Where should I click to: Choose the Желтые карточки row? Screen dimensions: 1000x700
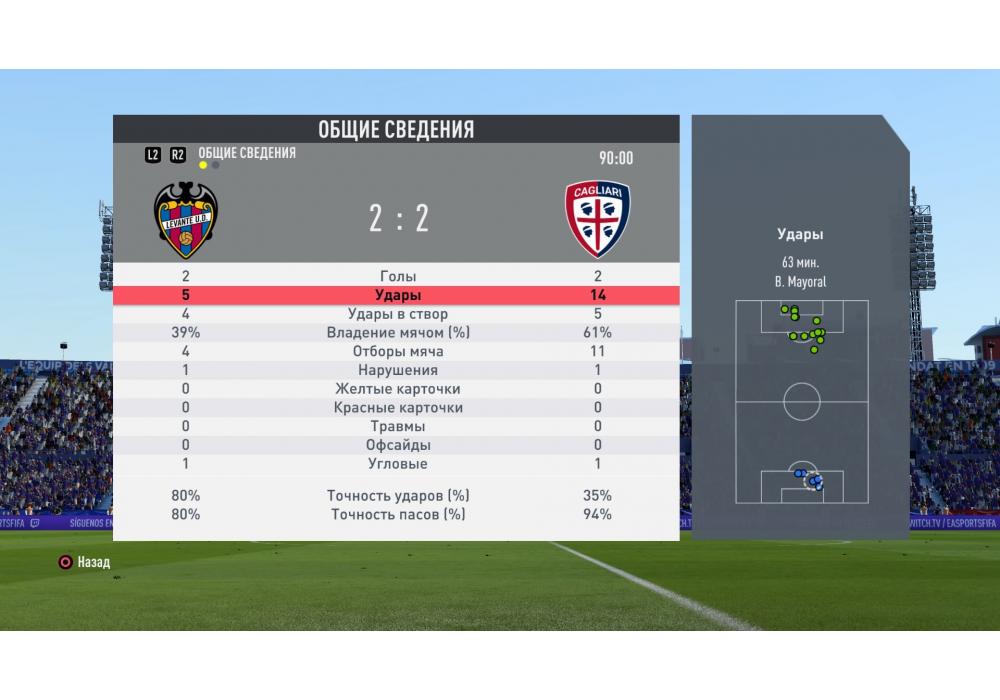coord(398,389)
